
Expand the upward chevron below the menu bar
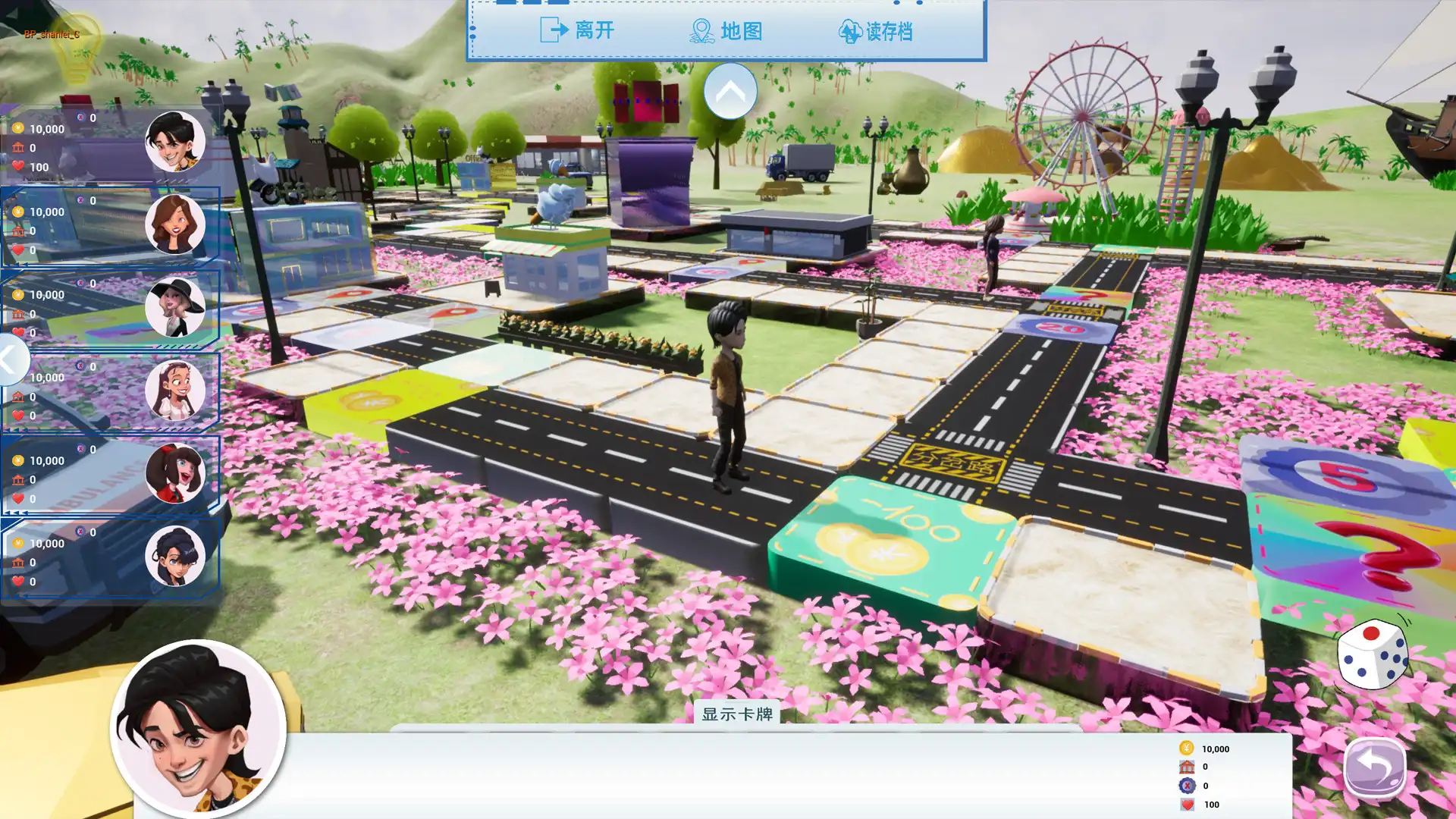click(732, 90)
